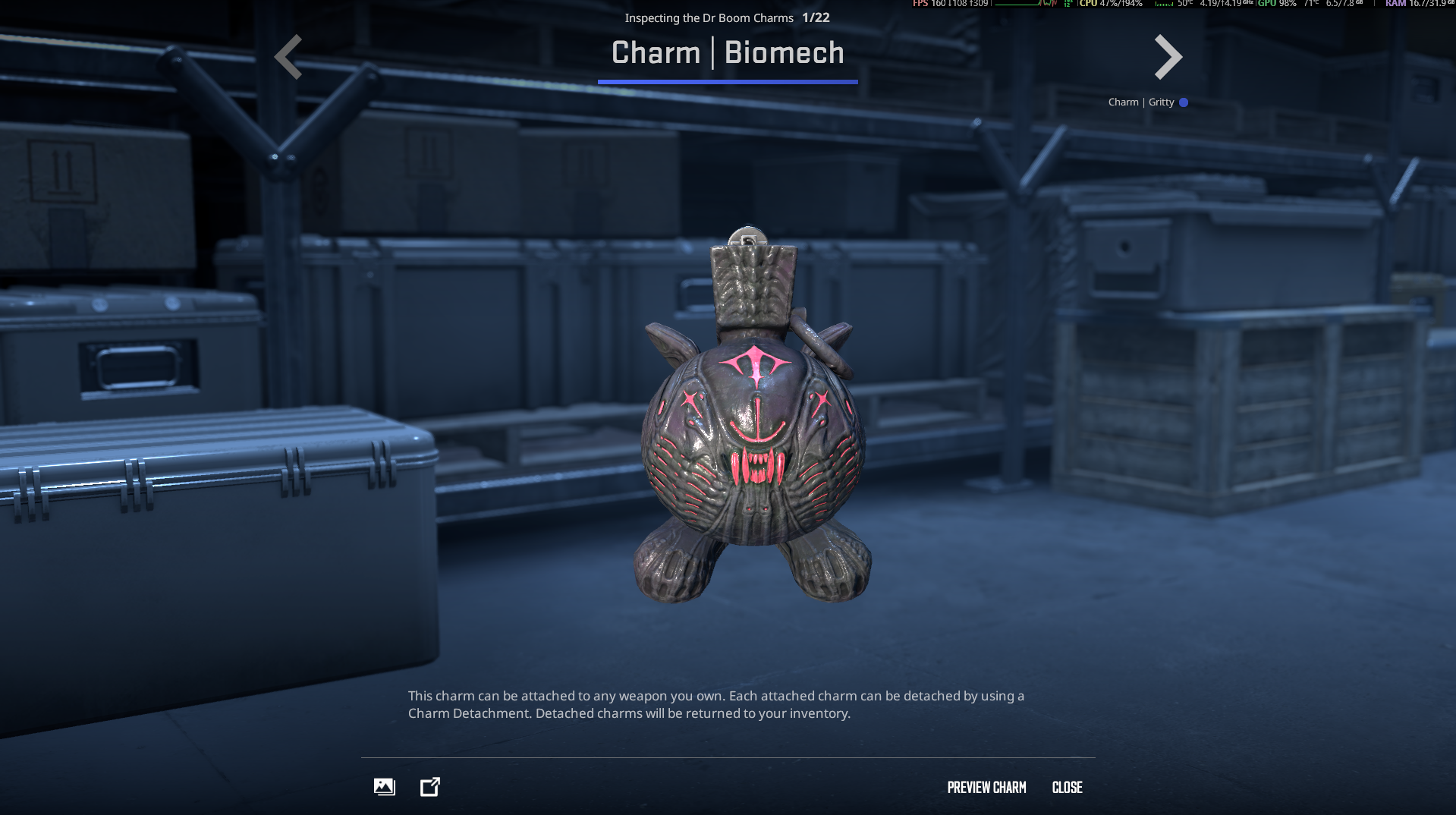Select the Charm Gritty label
Viewport: 1456px width, 815px height.
[x=1142, y=102]
